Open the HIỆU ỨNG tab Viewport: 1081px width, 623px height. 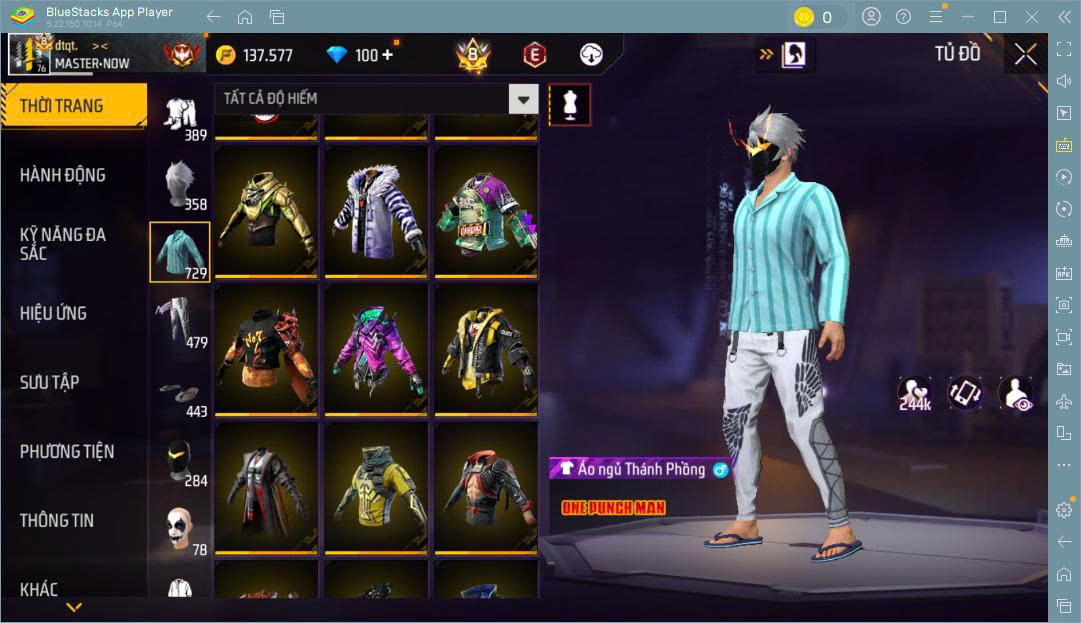point(54,313)
